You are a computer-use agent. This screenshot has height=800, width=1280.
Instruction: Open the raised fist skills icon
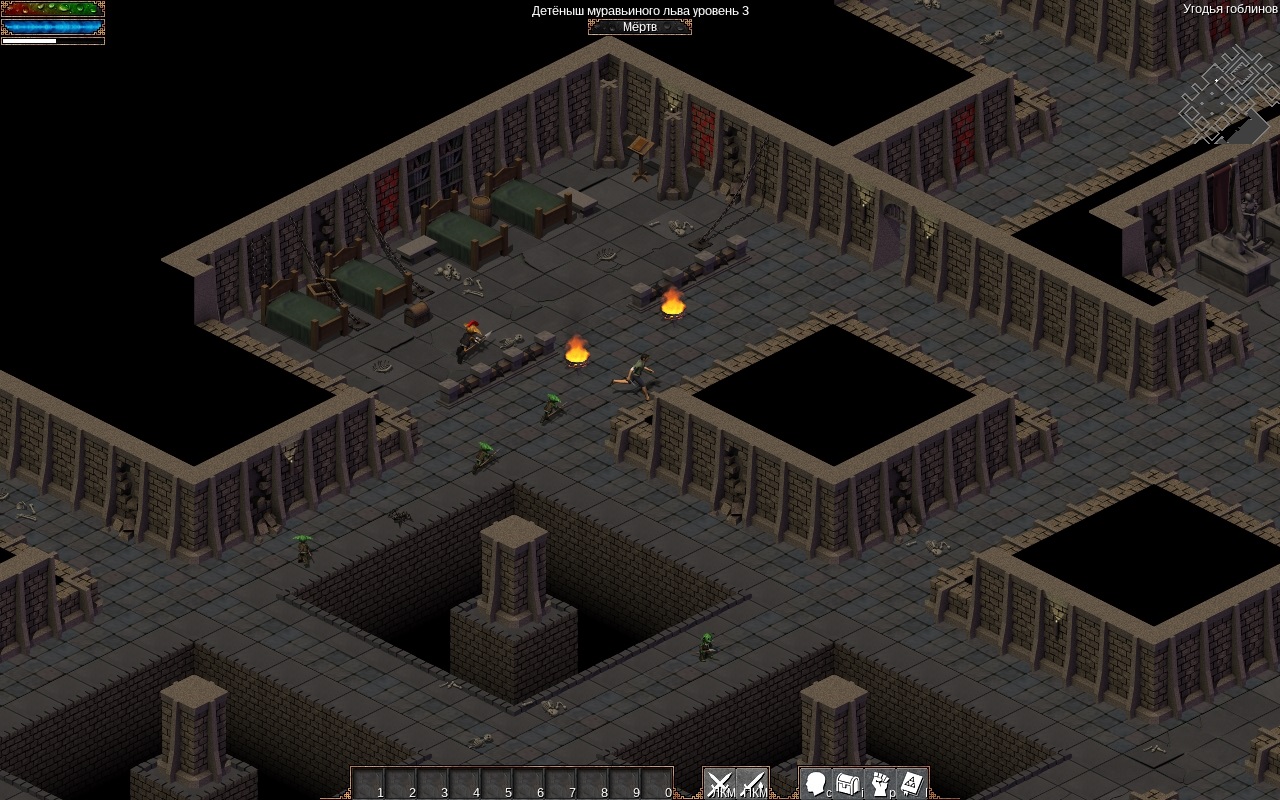pos(880,783)
